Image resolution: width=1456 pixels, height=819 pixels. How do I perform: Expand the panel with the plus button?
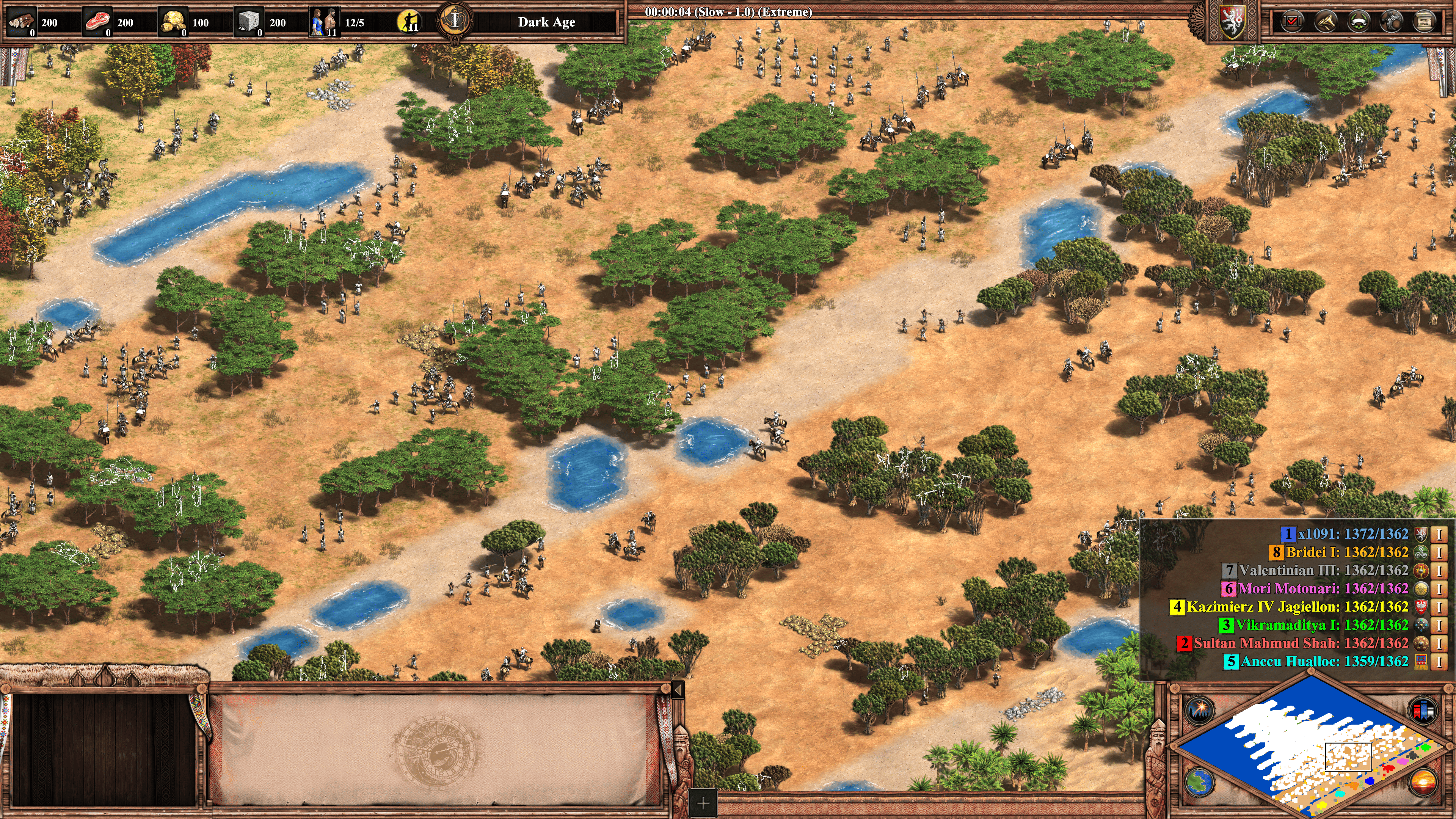(703, 803)
